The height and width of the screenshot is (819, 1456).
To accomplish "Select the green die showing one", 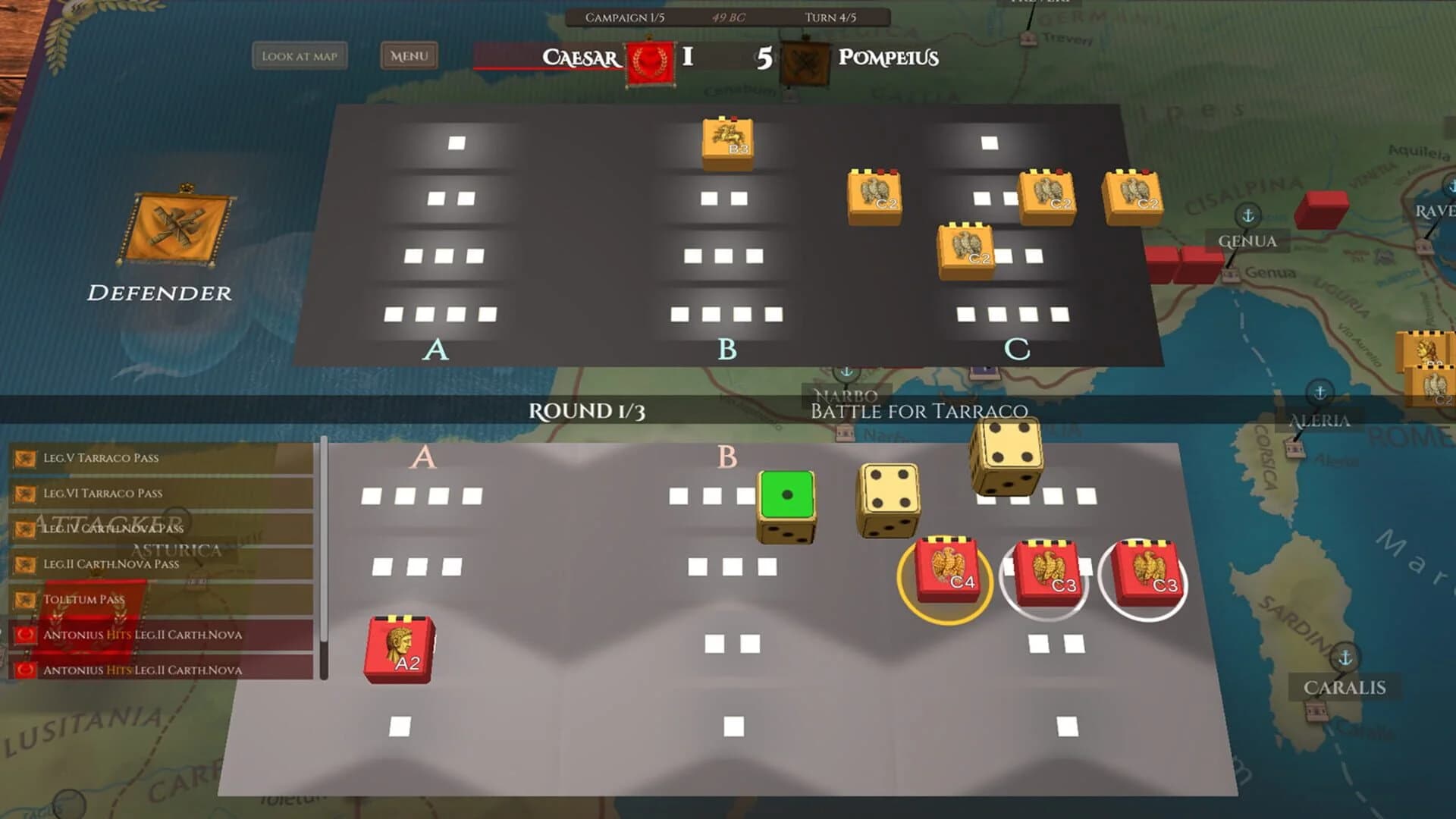I will [x=787, y=494].
